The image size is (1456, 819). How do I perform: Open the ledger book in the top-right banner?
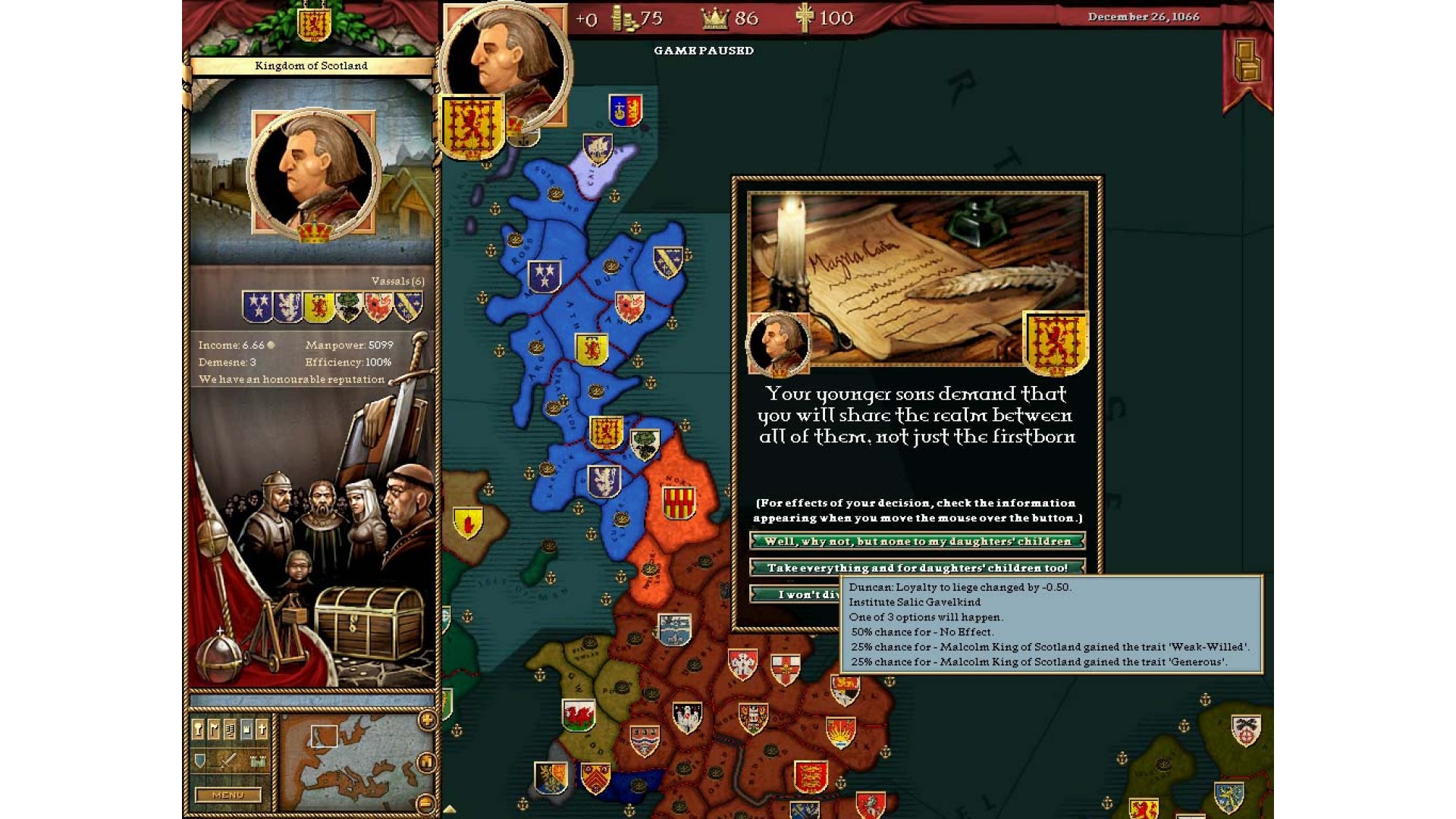tap(1247, 61)
